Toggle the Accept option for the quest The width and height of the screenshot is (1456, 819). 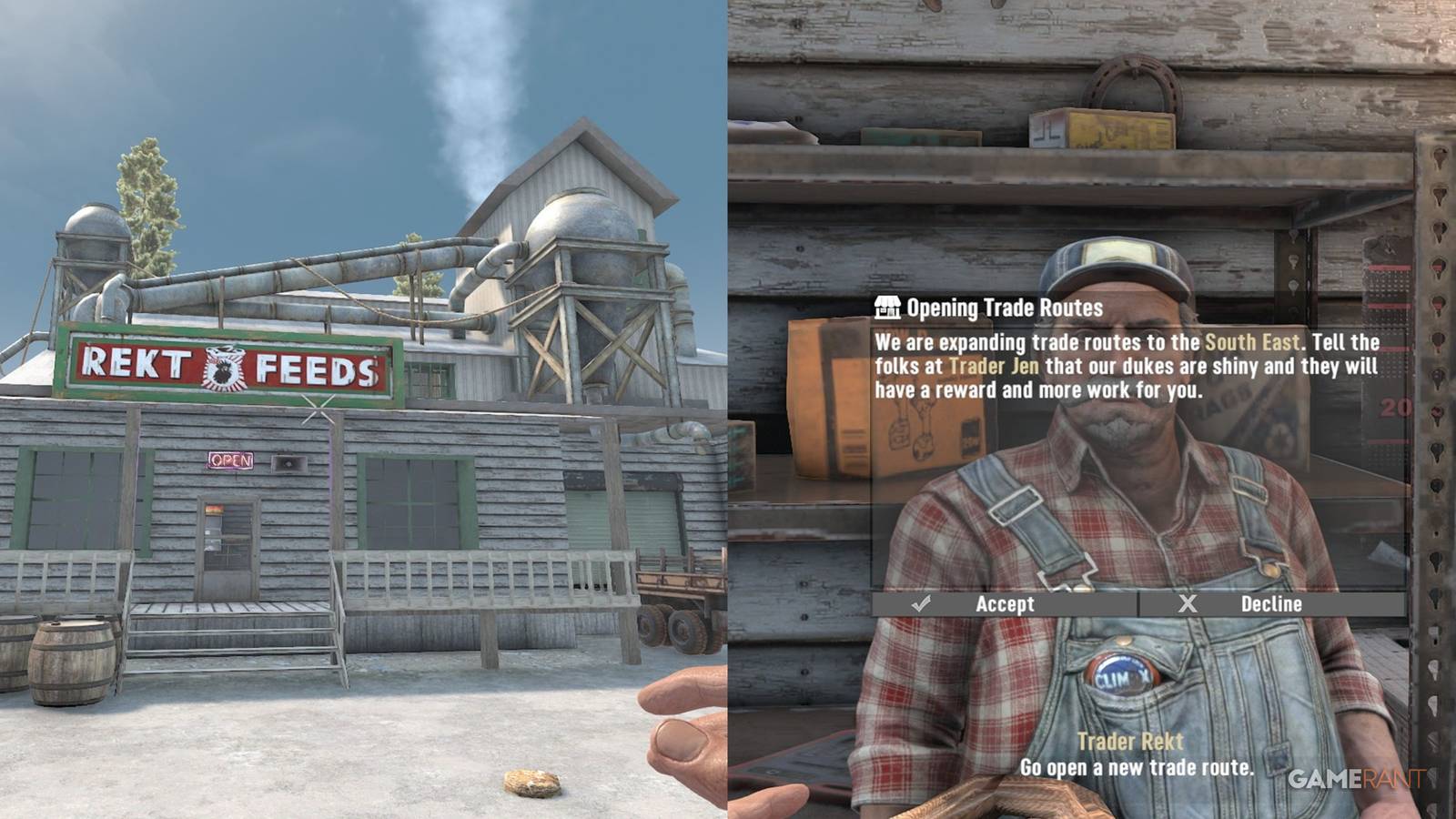tap(1007, 603)
